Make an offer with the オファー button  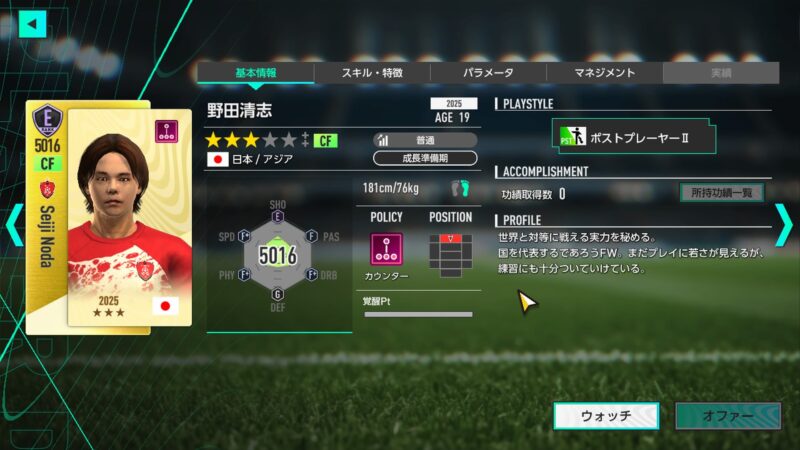[727, 416]
